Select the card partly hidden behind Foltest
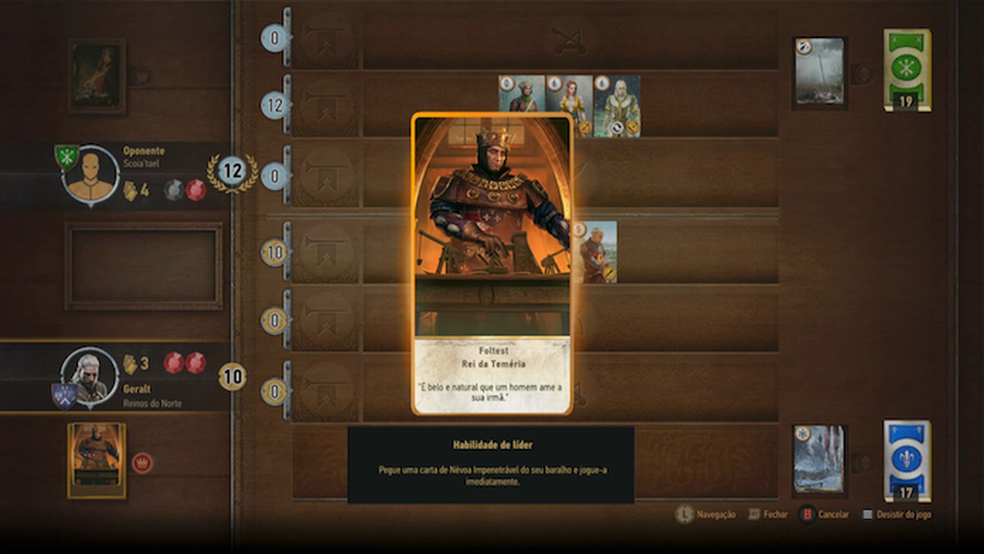Image resolution: width=984 pixels, height=554 pixels. point(598,252)
